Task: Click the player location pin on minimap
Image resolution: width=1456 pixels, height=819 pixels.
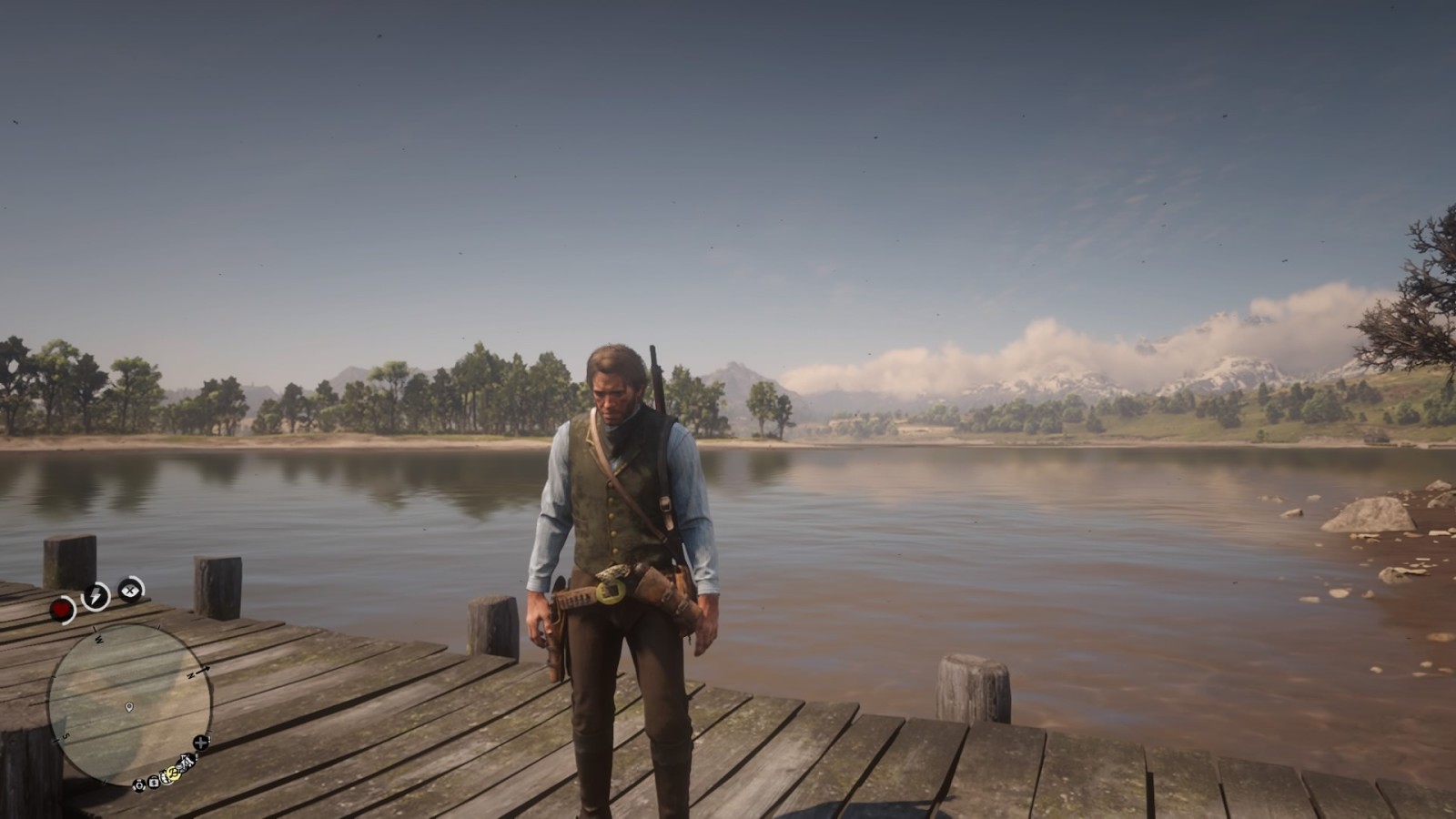Action: (x=128, y=707)
